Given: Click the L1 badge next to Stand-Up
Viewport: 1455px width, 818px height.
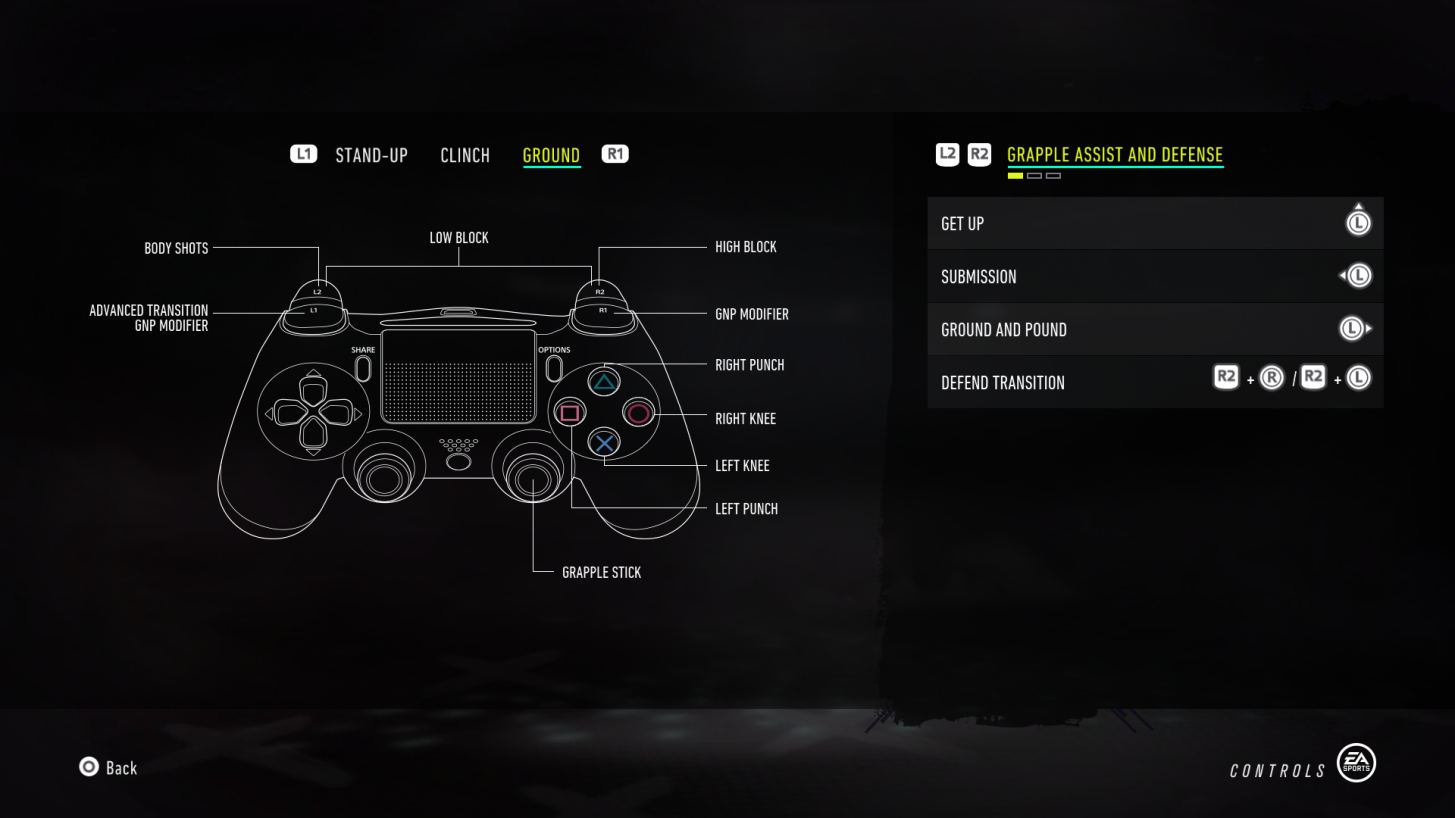Looking at the screenshot, I should tap(303, 153).
